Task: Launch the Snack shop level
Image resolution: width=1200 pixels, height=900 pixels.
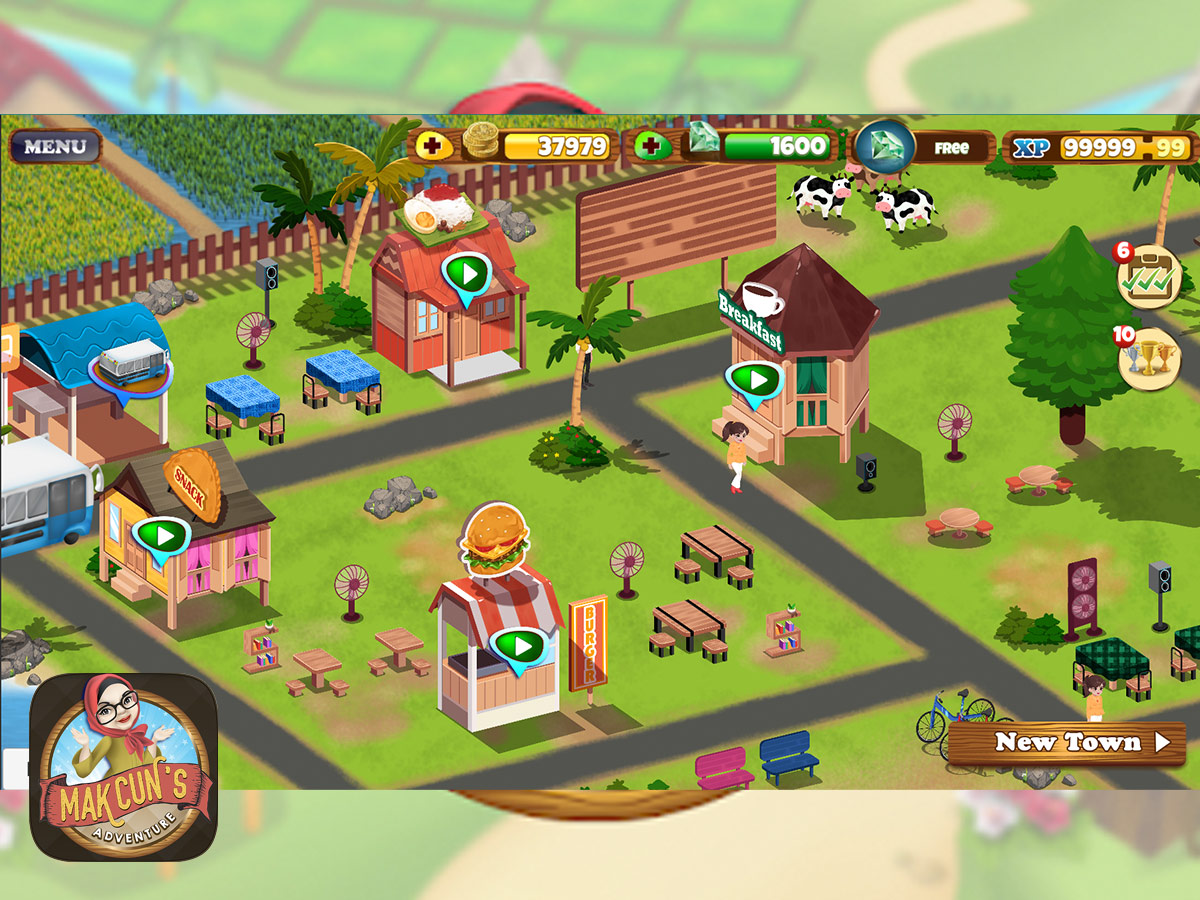Action: click(x=162, y=536)
